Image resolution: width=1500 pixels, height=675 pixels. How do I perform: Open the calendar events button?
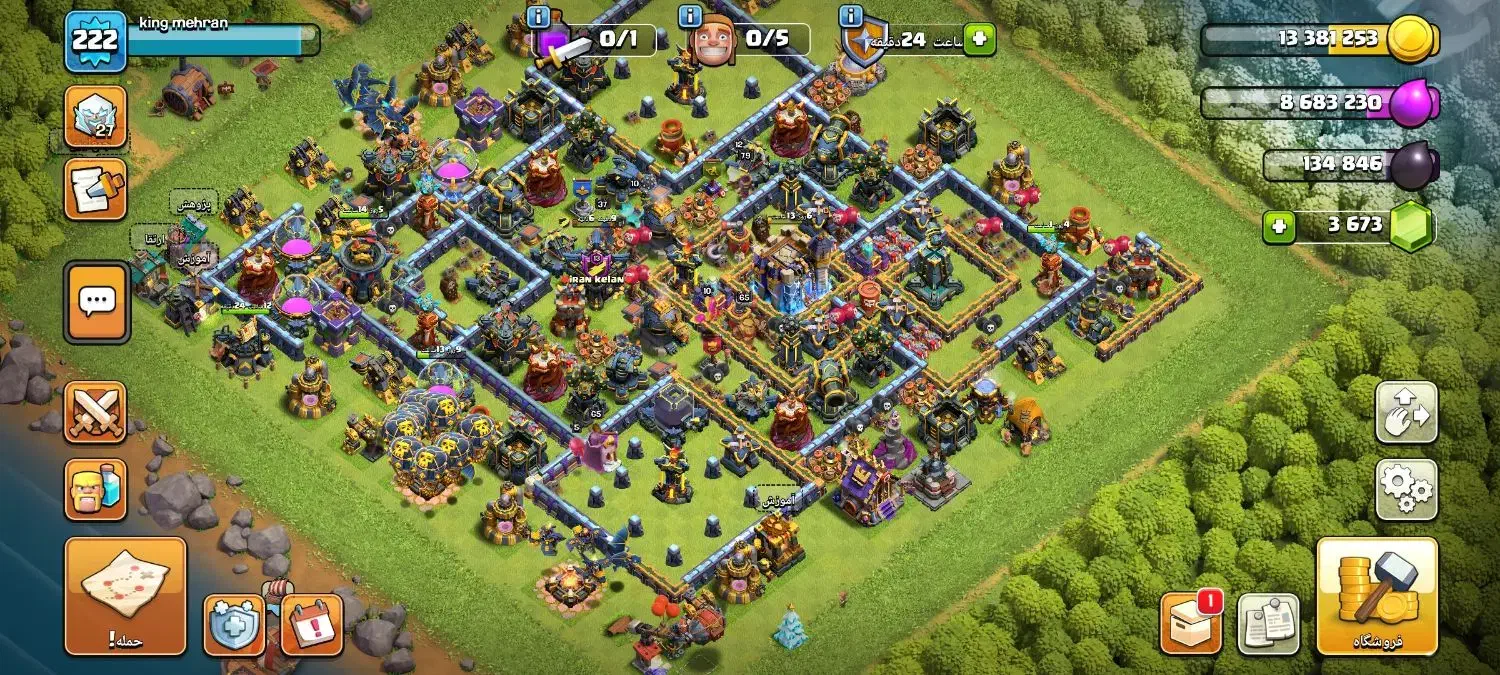tap(312, 625)
